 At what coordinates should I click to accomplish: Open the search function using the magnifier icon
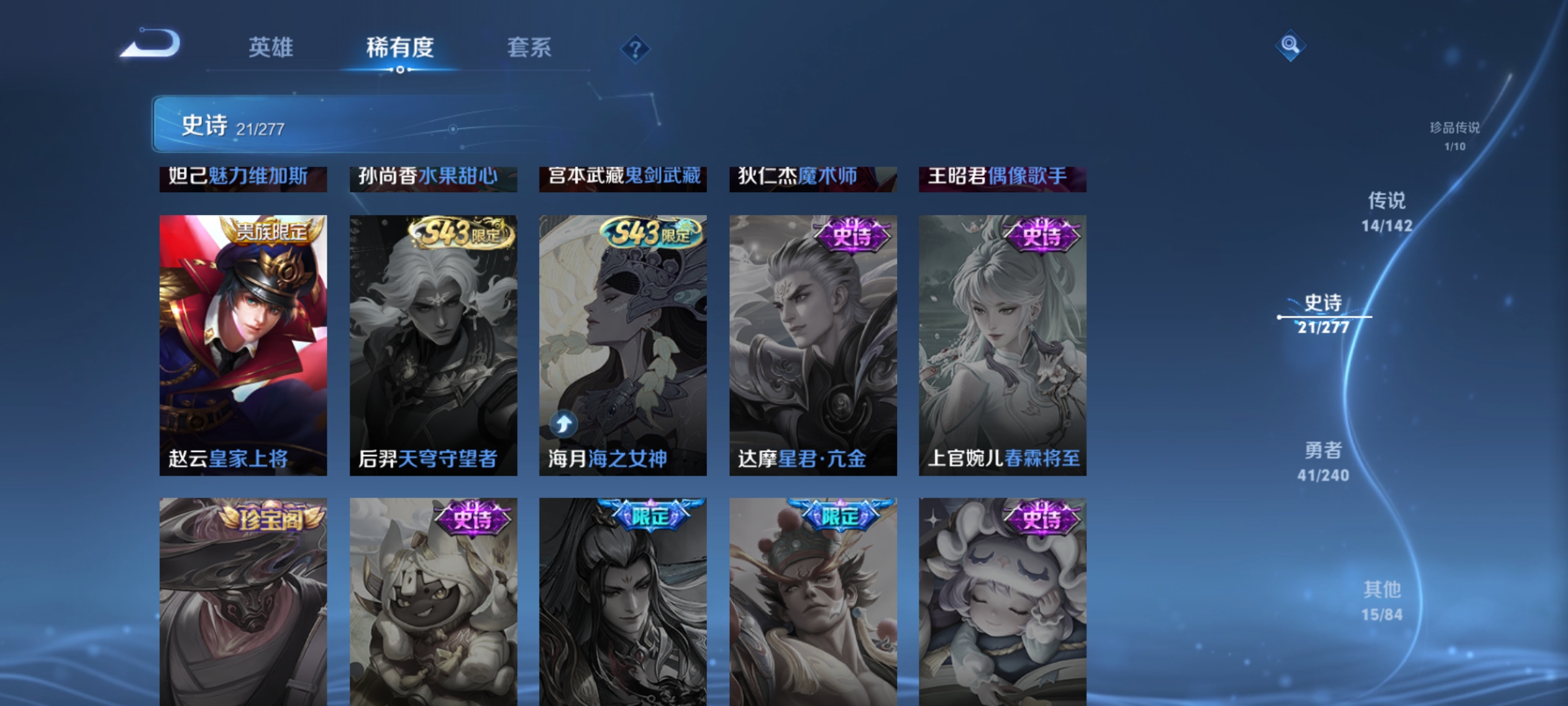pyautogui.click(x=1289, y=46)
